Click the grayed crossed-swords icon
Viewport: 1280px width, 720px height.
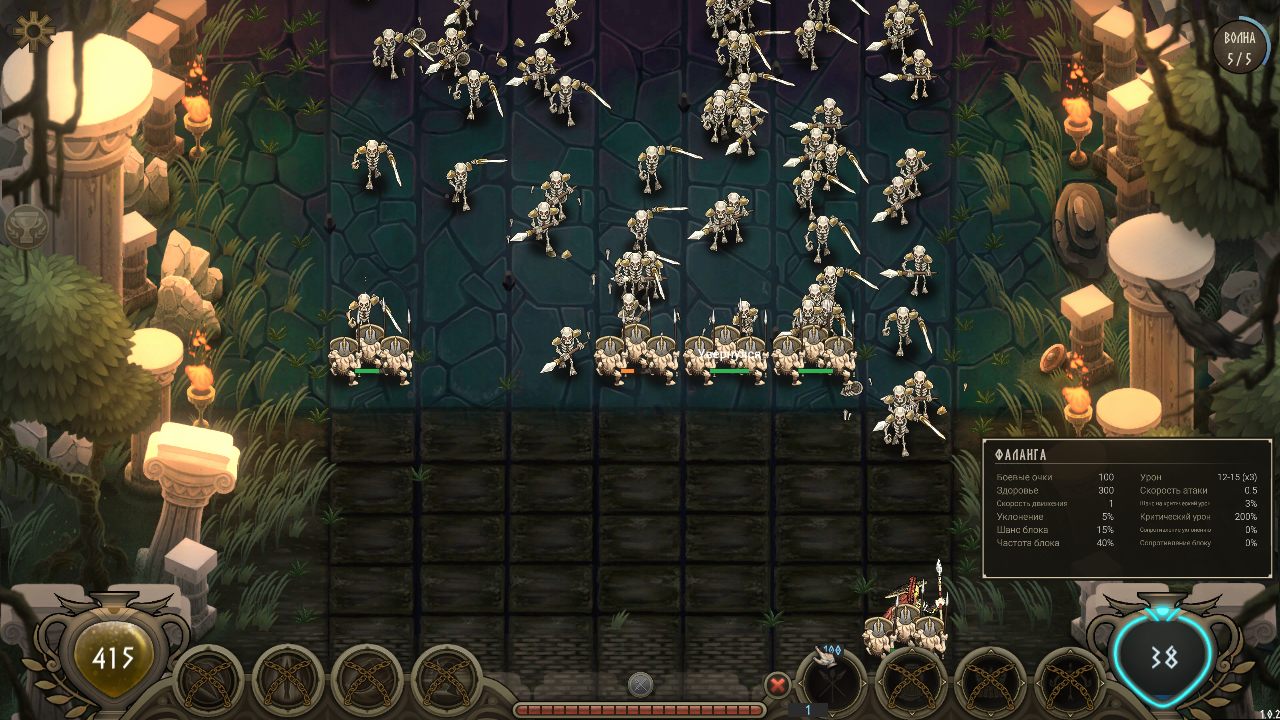639,686
